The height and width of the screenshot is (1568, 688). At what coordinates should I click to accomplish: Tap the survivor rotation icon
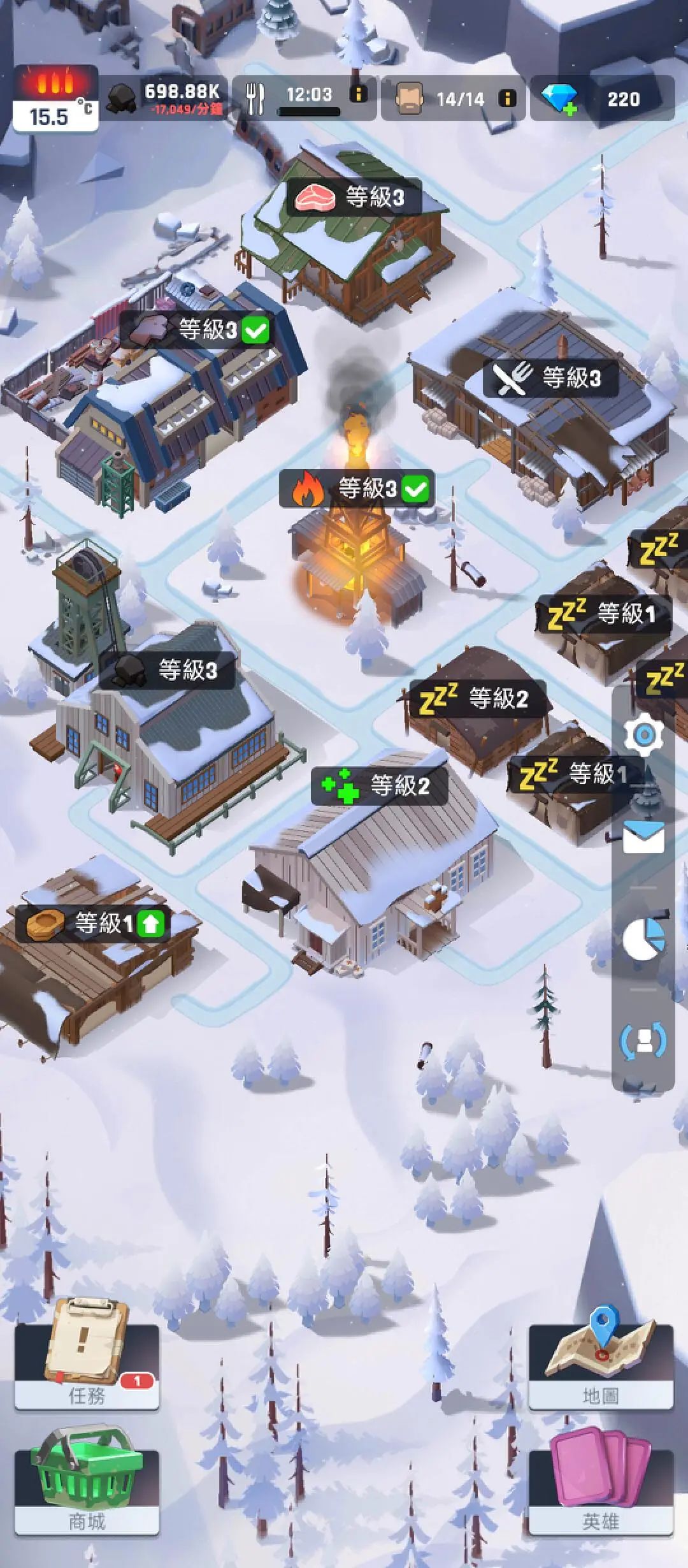pyautogui.click(x=644, y=1041)
